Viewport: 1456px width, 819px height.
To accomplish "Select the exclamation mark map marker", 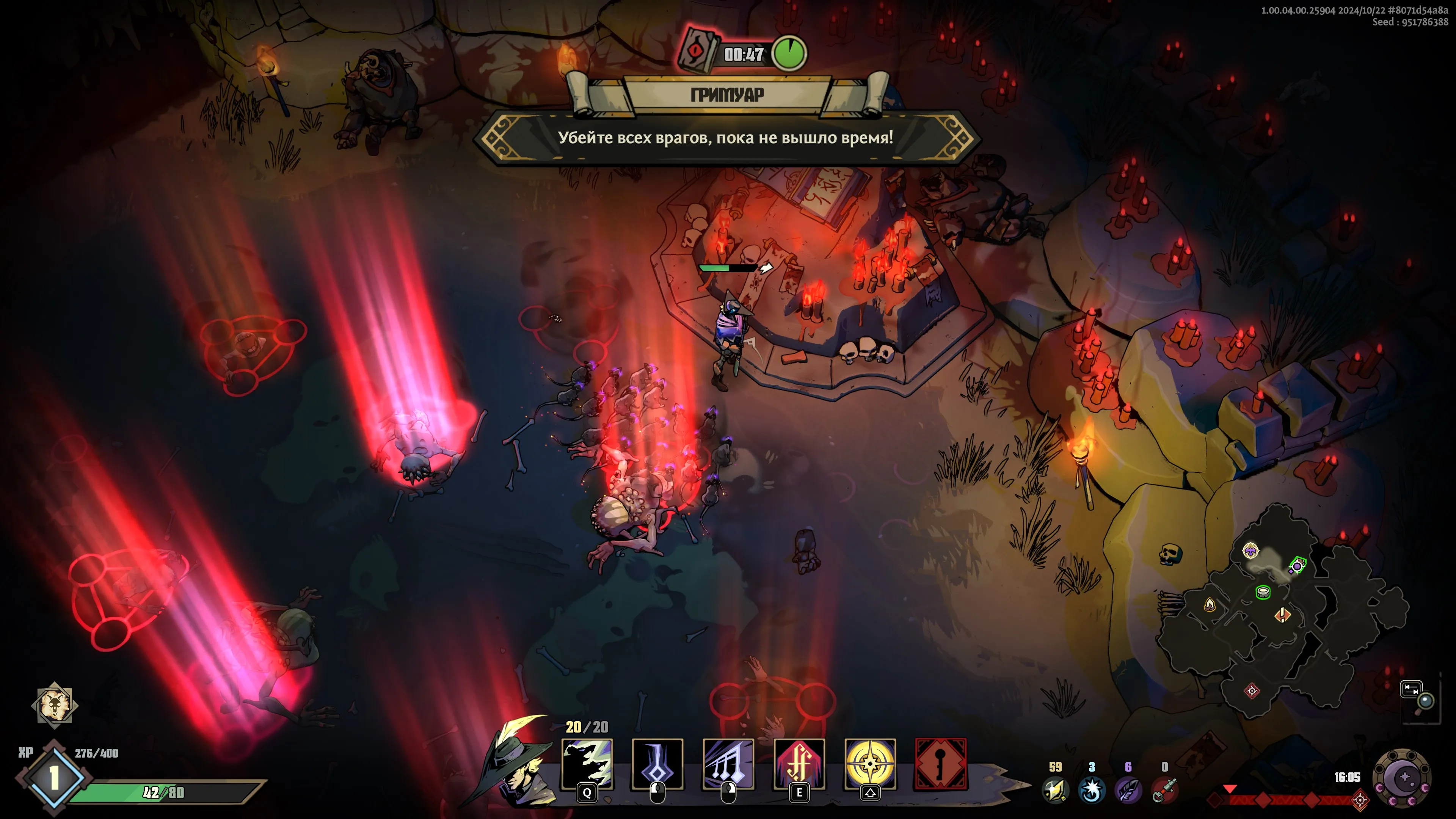I will point(1282,614).
